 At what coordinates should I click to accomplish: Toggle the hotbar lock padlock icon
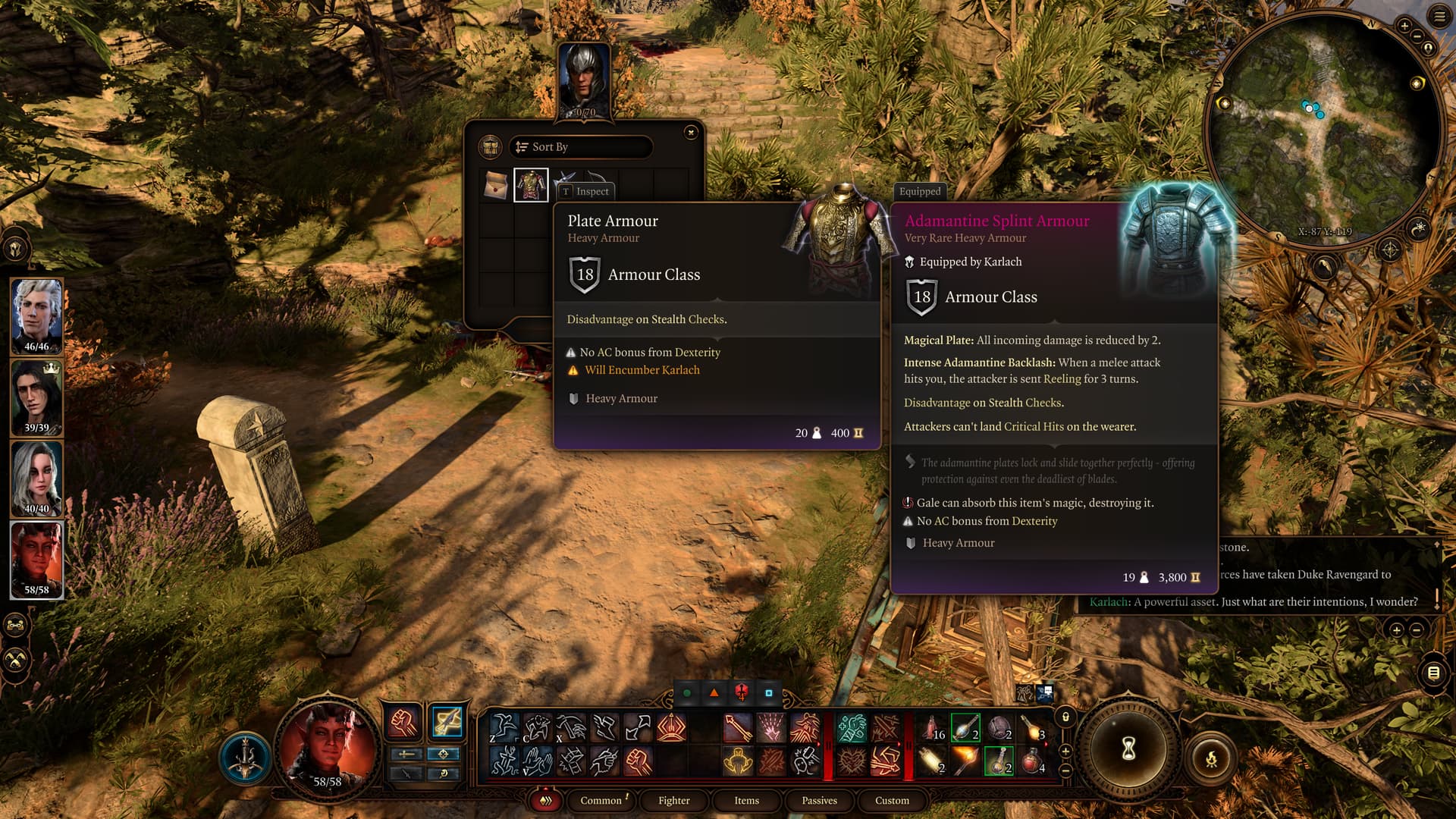point(1065,717)
